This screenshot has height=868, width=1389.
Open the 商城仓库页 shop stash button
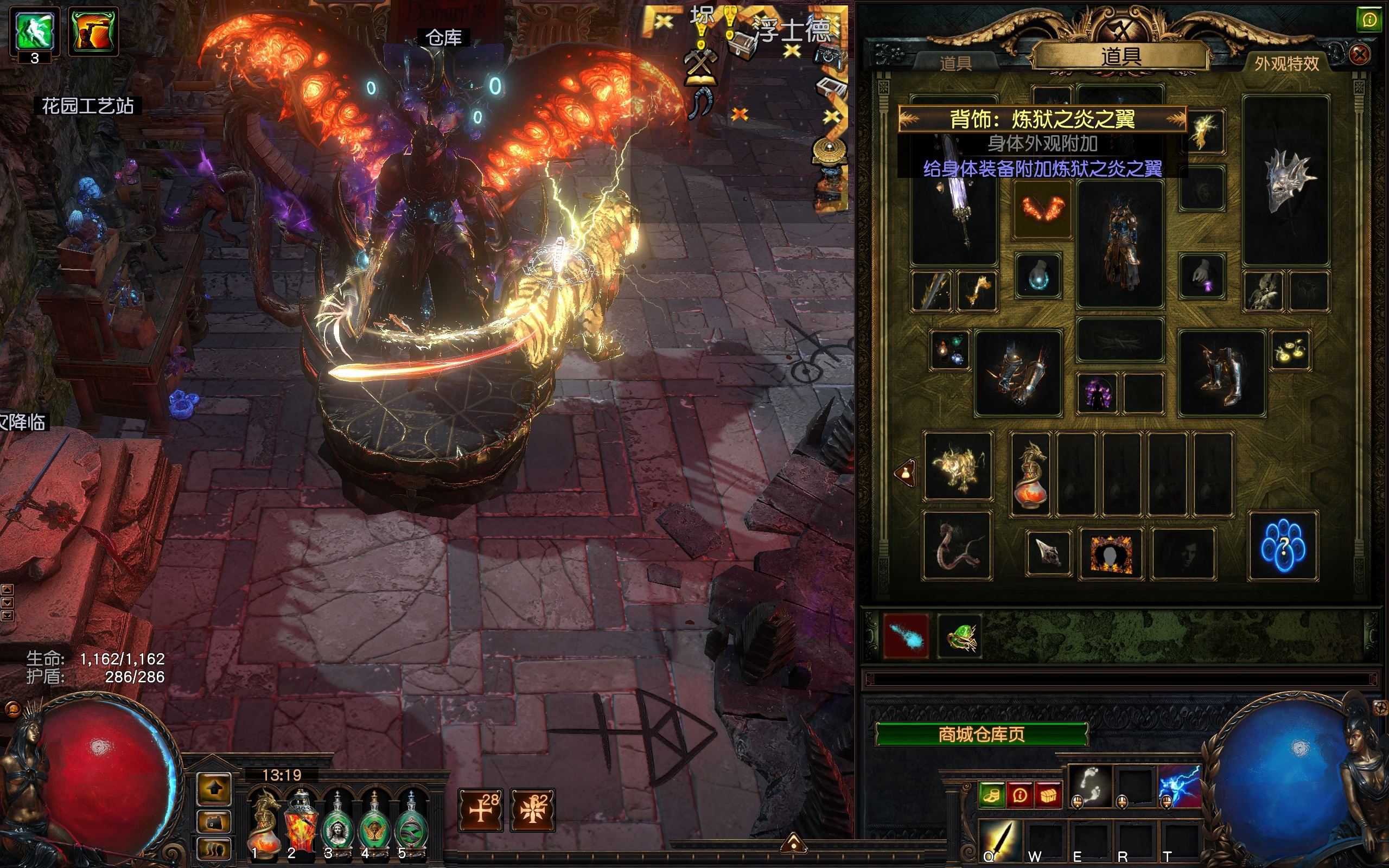click(x=981, y=734)
